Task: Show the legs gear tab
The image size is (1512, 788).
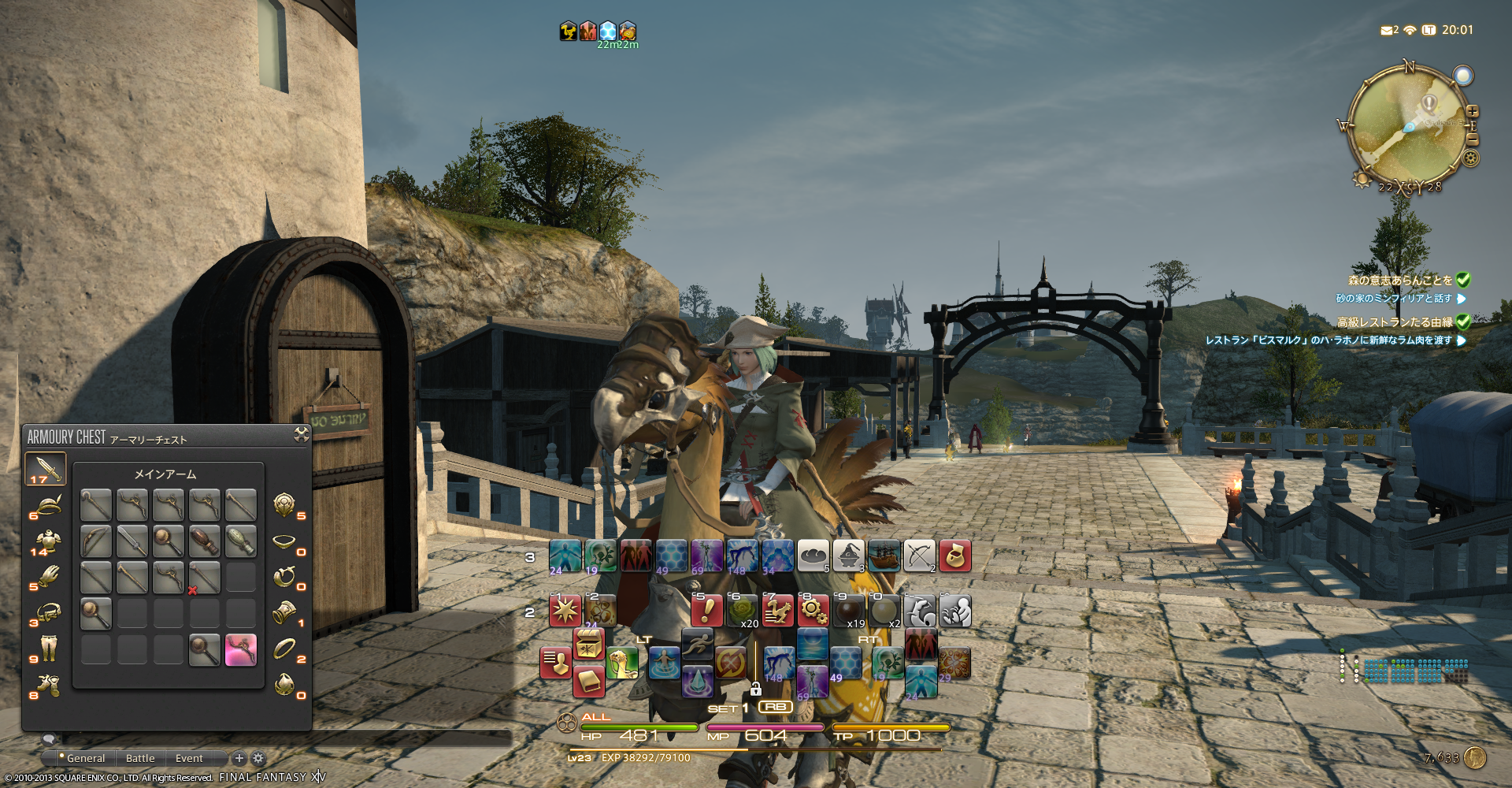Action: [x=47, y=649]
